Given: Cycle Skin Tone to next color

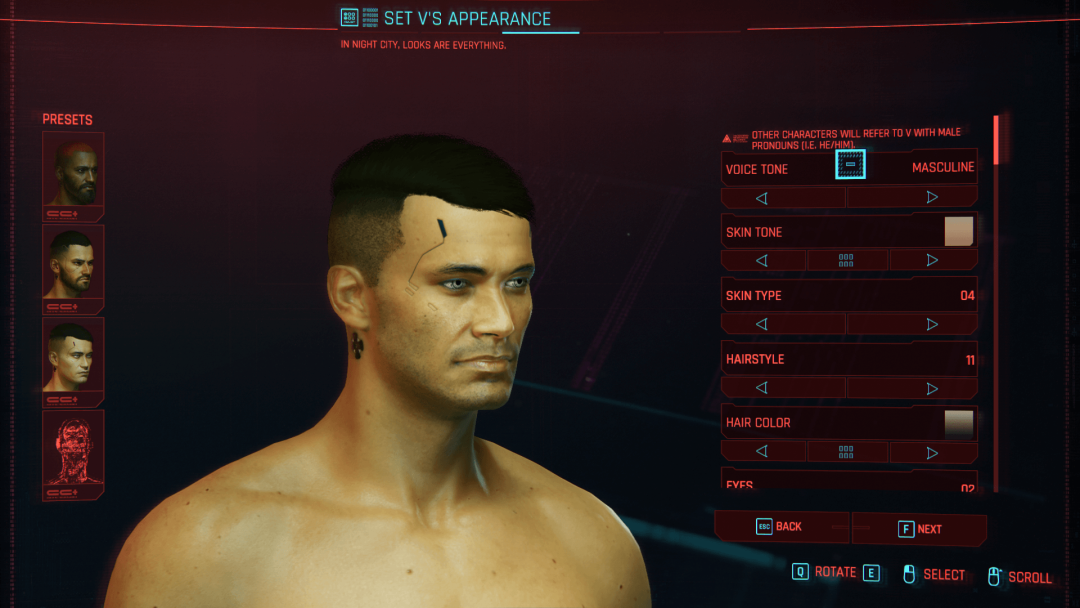Looking at the screenshot, I should click(933, 261).
